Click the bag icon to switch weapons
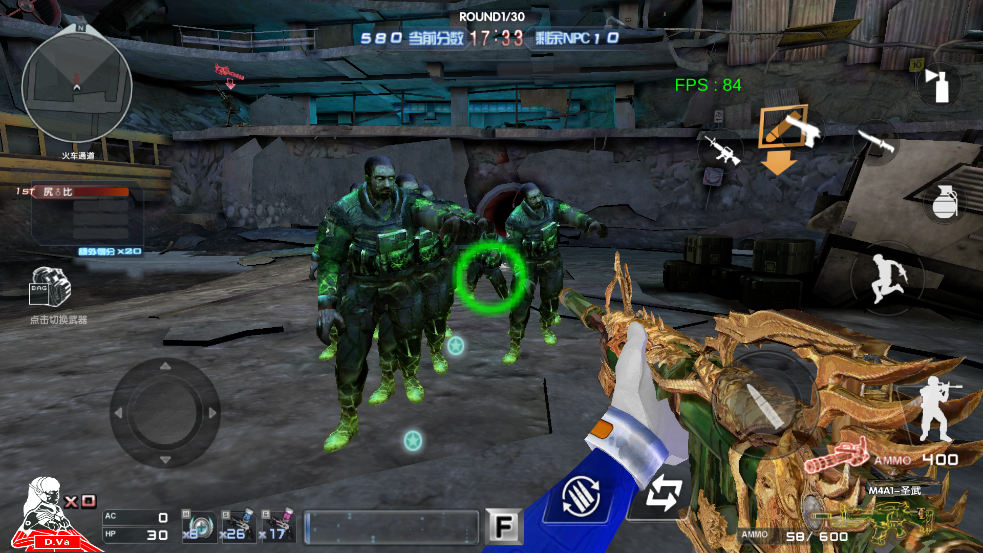The image size is (983, 553). 52,290
